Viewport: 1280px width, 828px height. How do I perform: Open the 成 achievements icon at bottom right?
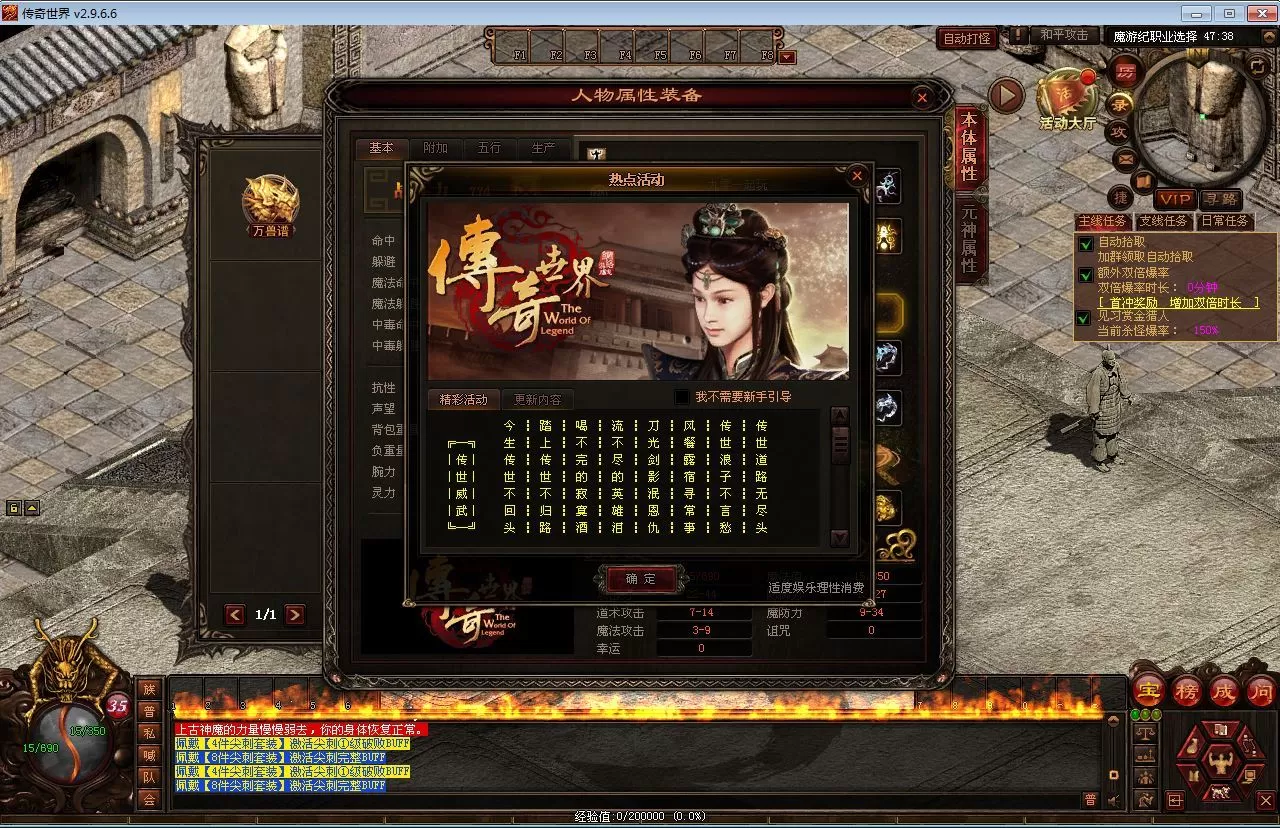point(1224,690)
